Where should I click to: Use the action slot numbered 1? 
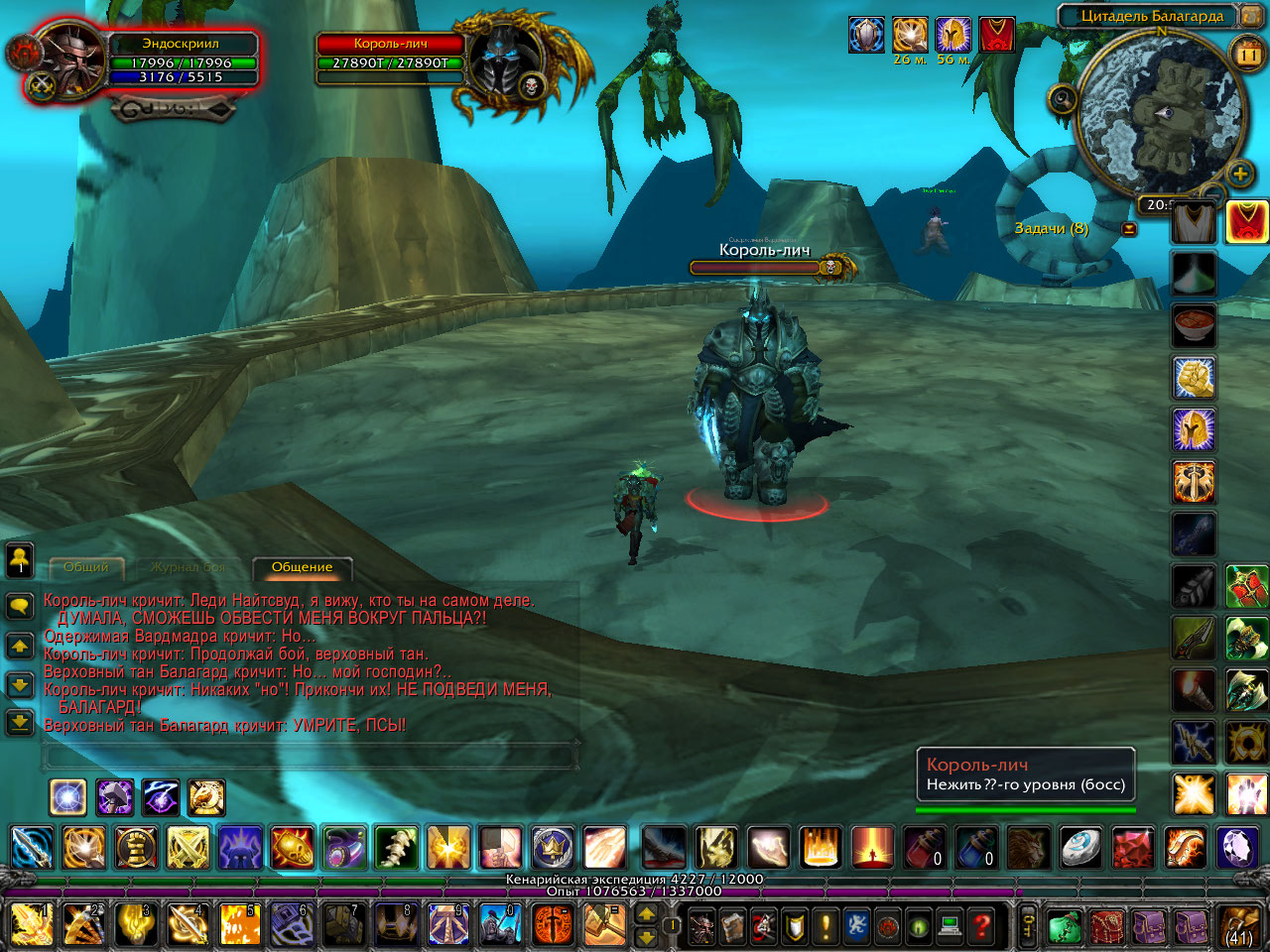point(32,924)
